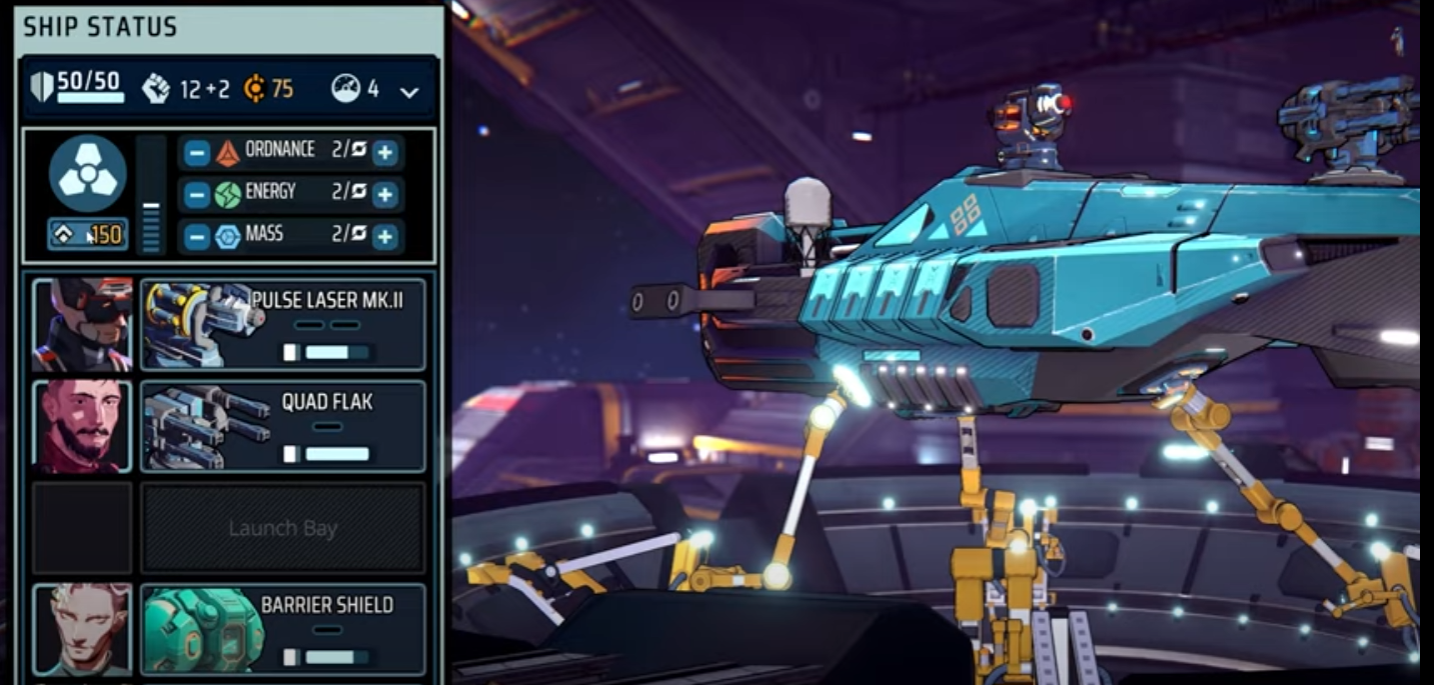Click the 150 reactor upgrade button
The image size is (1434, 685).
(x=87, y=235)
